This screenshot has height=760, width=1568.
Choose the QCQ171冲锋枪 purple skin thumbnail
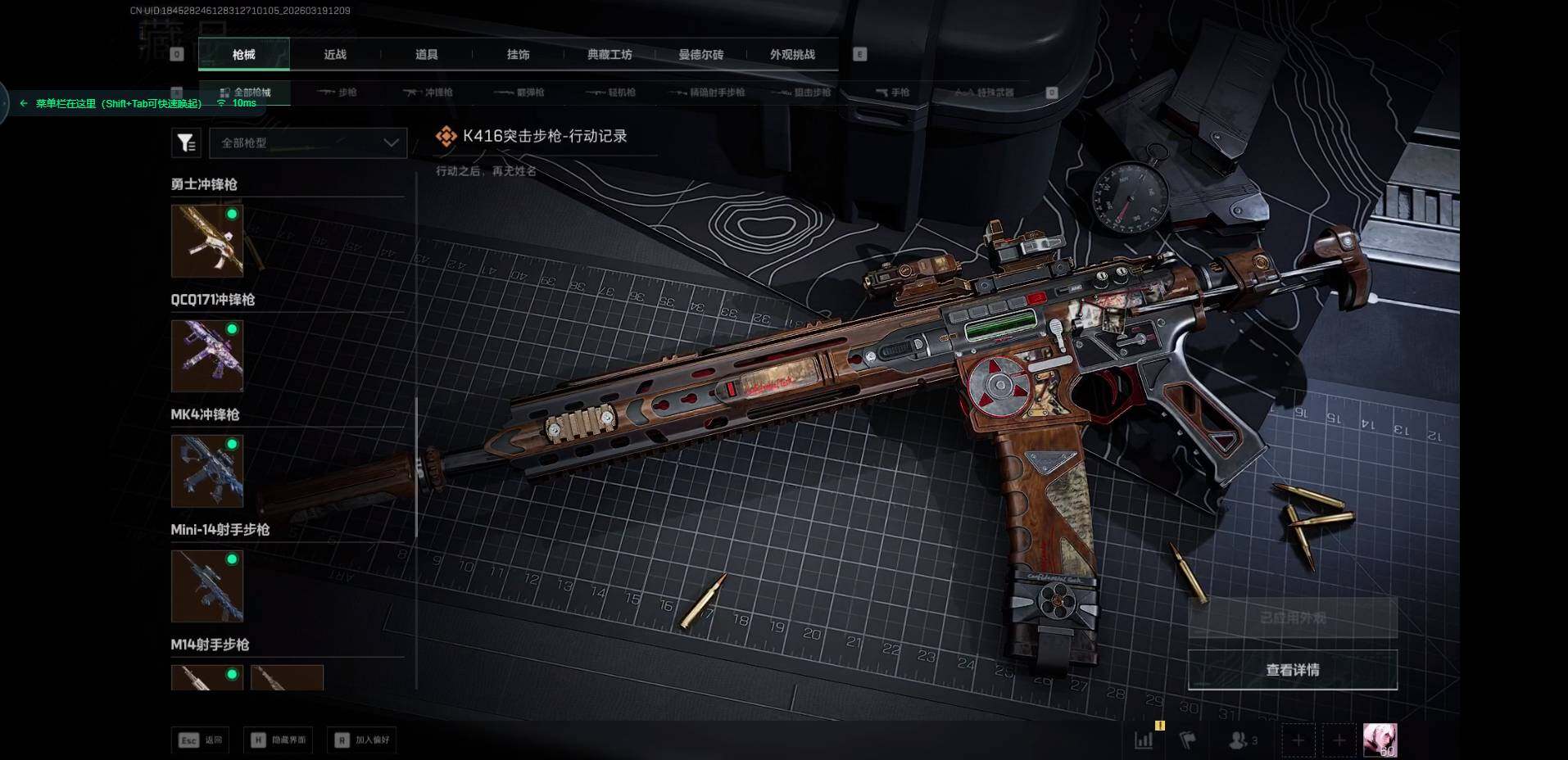207,355
